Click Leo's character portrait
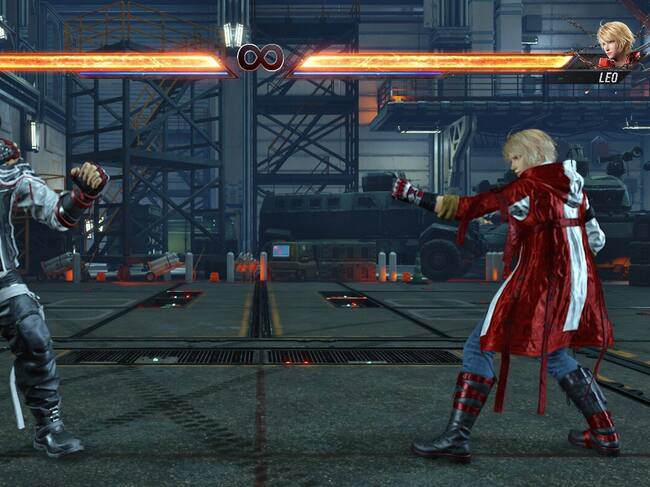 [614, 43]
